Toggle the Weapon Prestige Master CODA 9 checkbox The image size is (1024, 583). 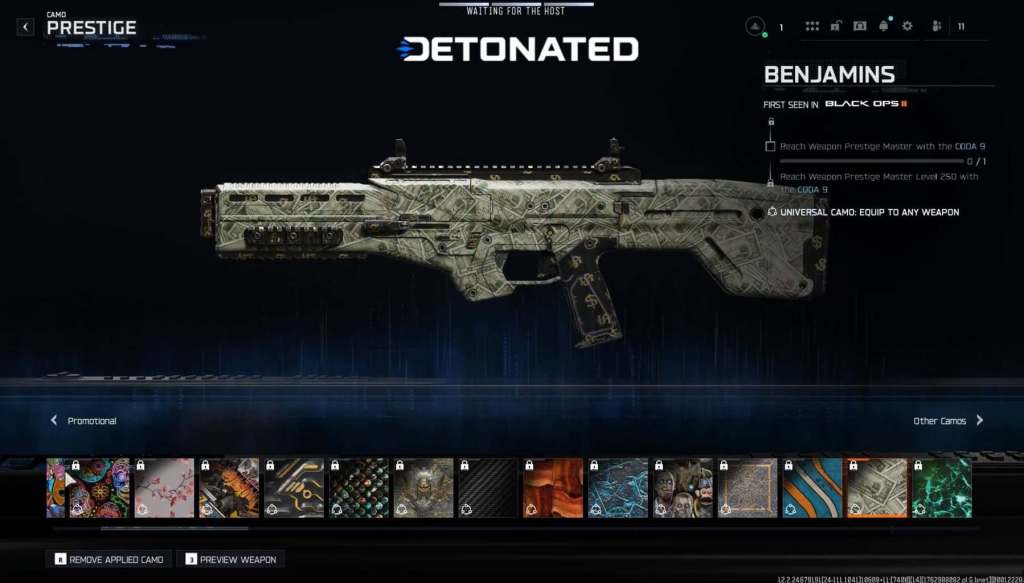[x=770, y=146]
